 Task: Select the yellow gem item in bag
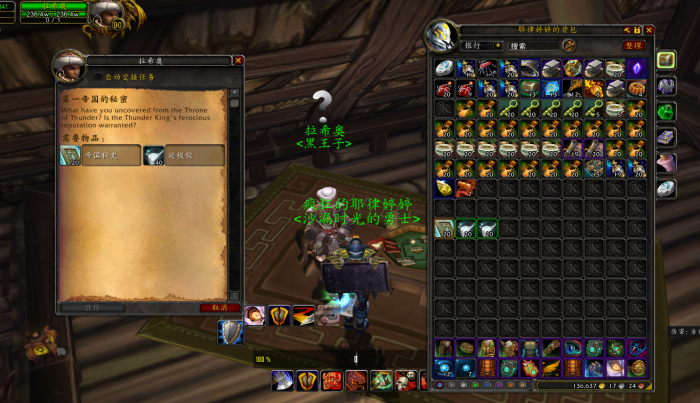[444, 186]
